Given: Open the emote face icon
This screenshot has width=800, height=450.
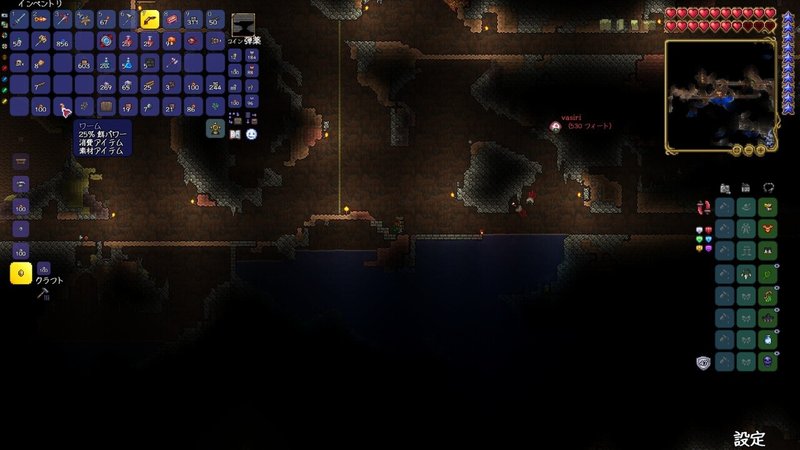Looking at the screenshot, I should (251, 134).
